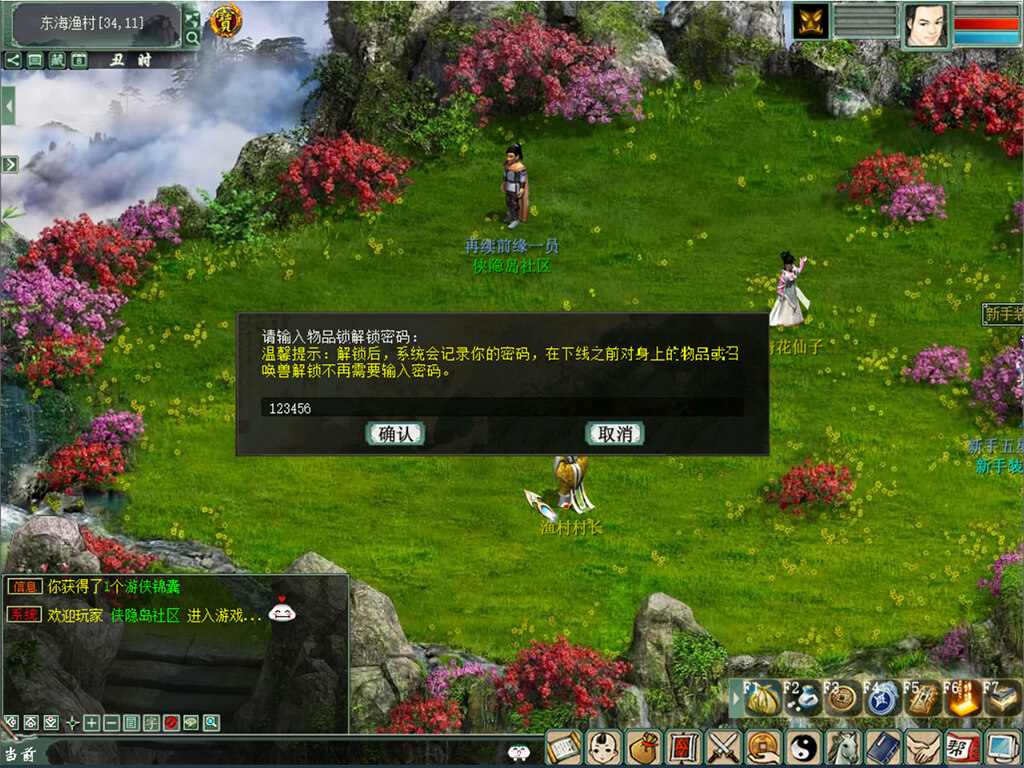The height and width of the screenshot is (768, 1024).
Task: Open the handshake friends button
Action: point(922,748)
